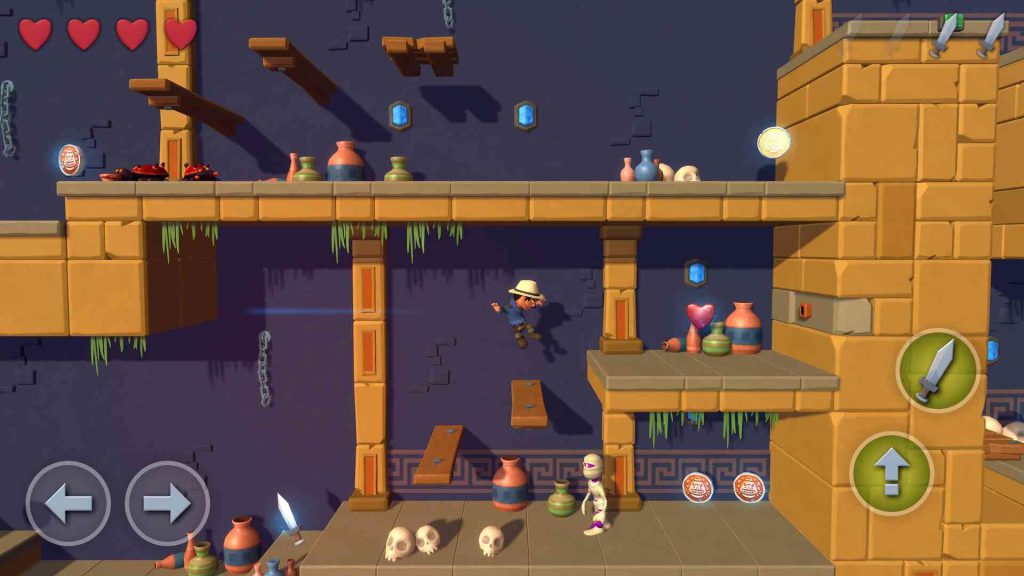Tap the right arrow move button
Screen dimensions: 1024x576
pyautogui.click(x=167, y=503)
